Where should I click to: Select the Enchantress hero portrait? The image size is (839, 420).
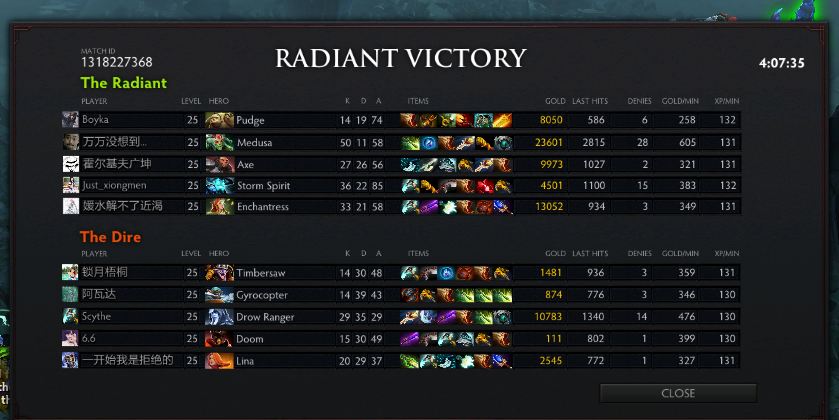219,207
